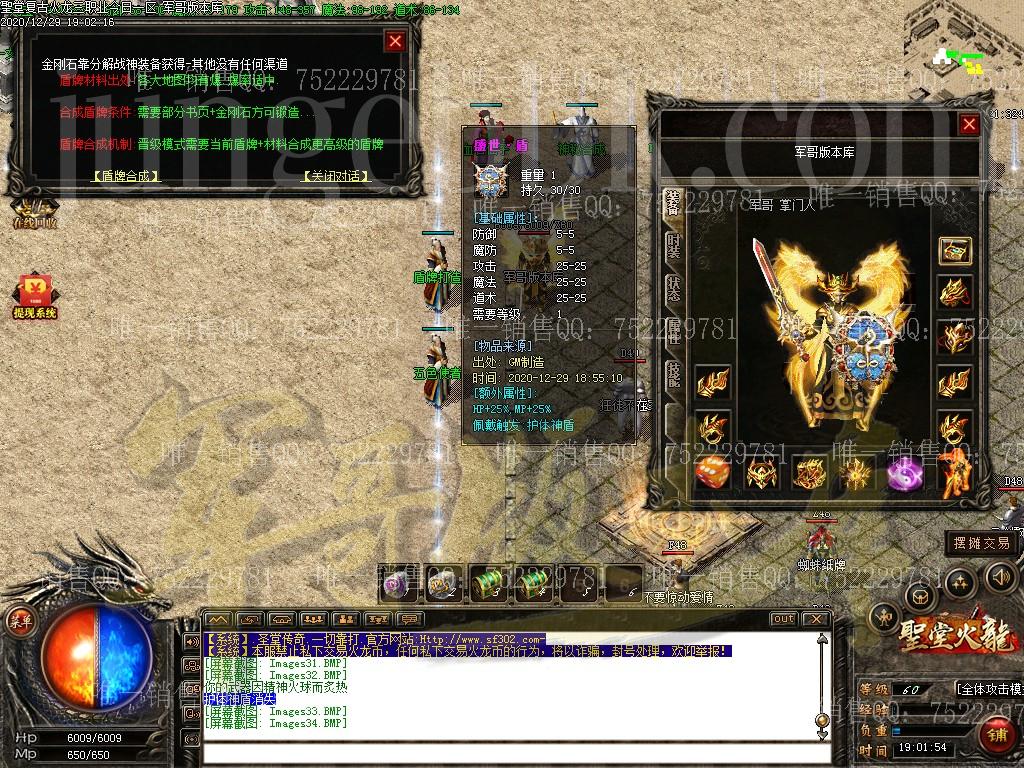
Task: Select the orange dice equipment slot
Action: [712, 472]
